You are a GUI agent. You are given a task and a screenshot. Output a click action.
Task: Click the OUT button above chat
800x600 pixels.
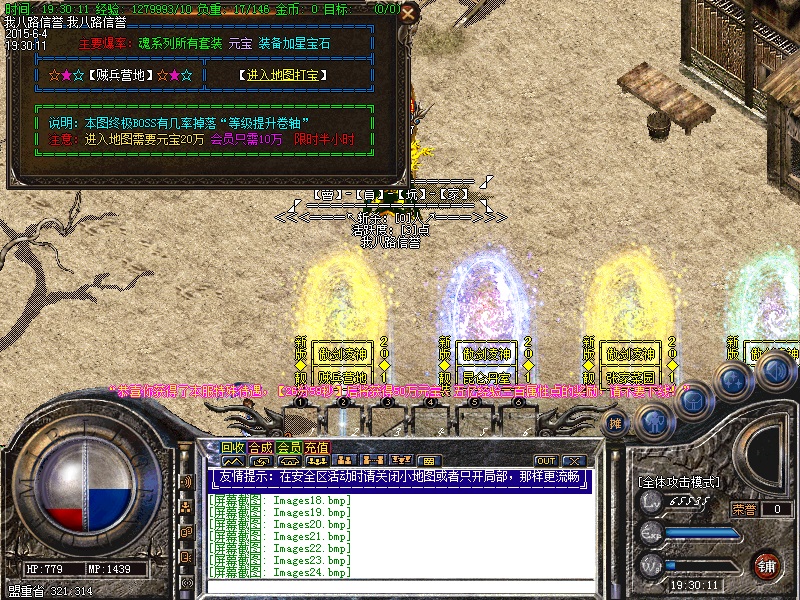545,461
